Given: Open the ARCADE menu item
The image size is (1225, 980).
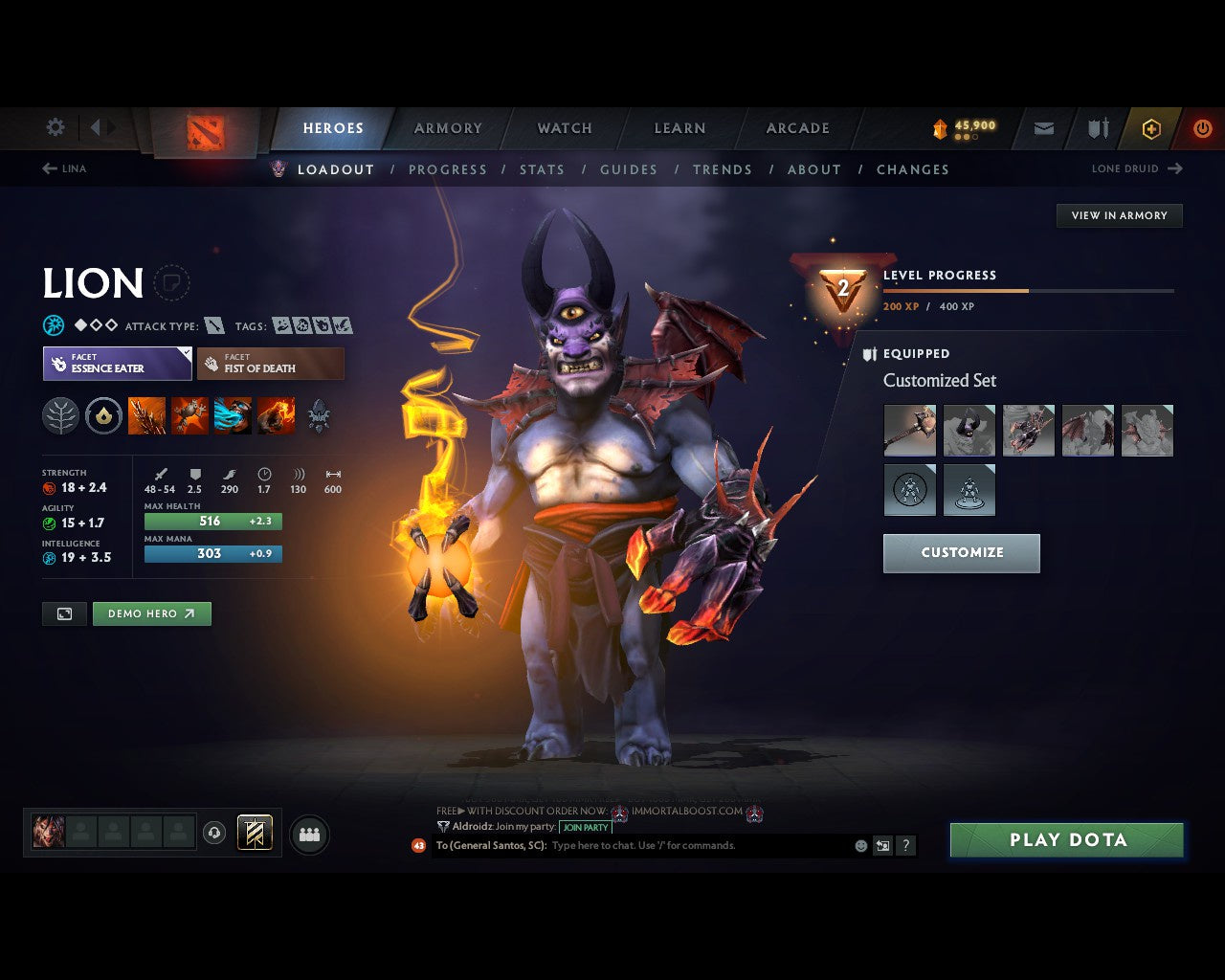Looking at the screenshot, I should pos(797,128).
